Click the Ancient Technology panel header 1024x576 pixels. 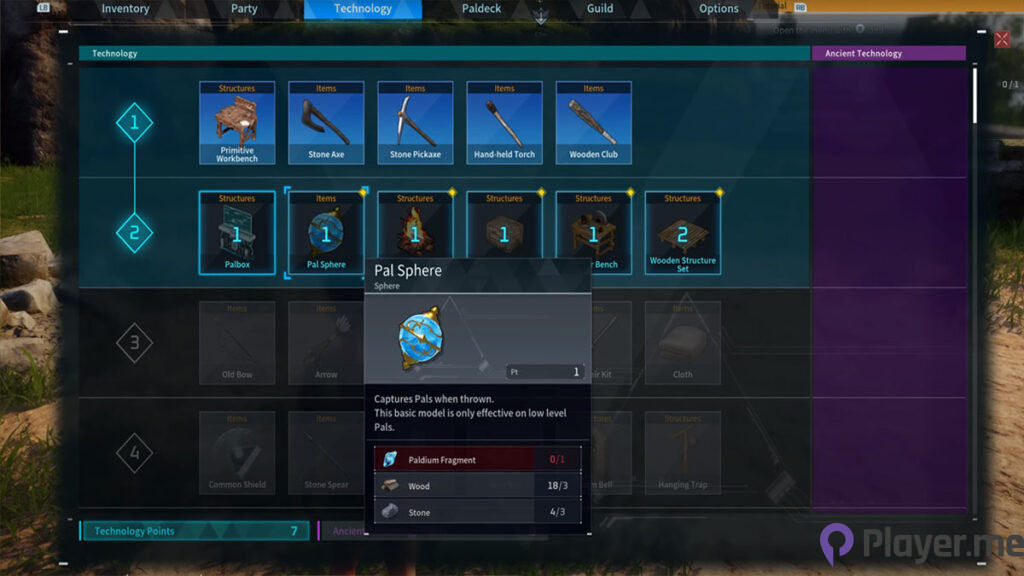coord(888,53)
